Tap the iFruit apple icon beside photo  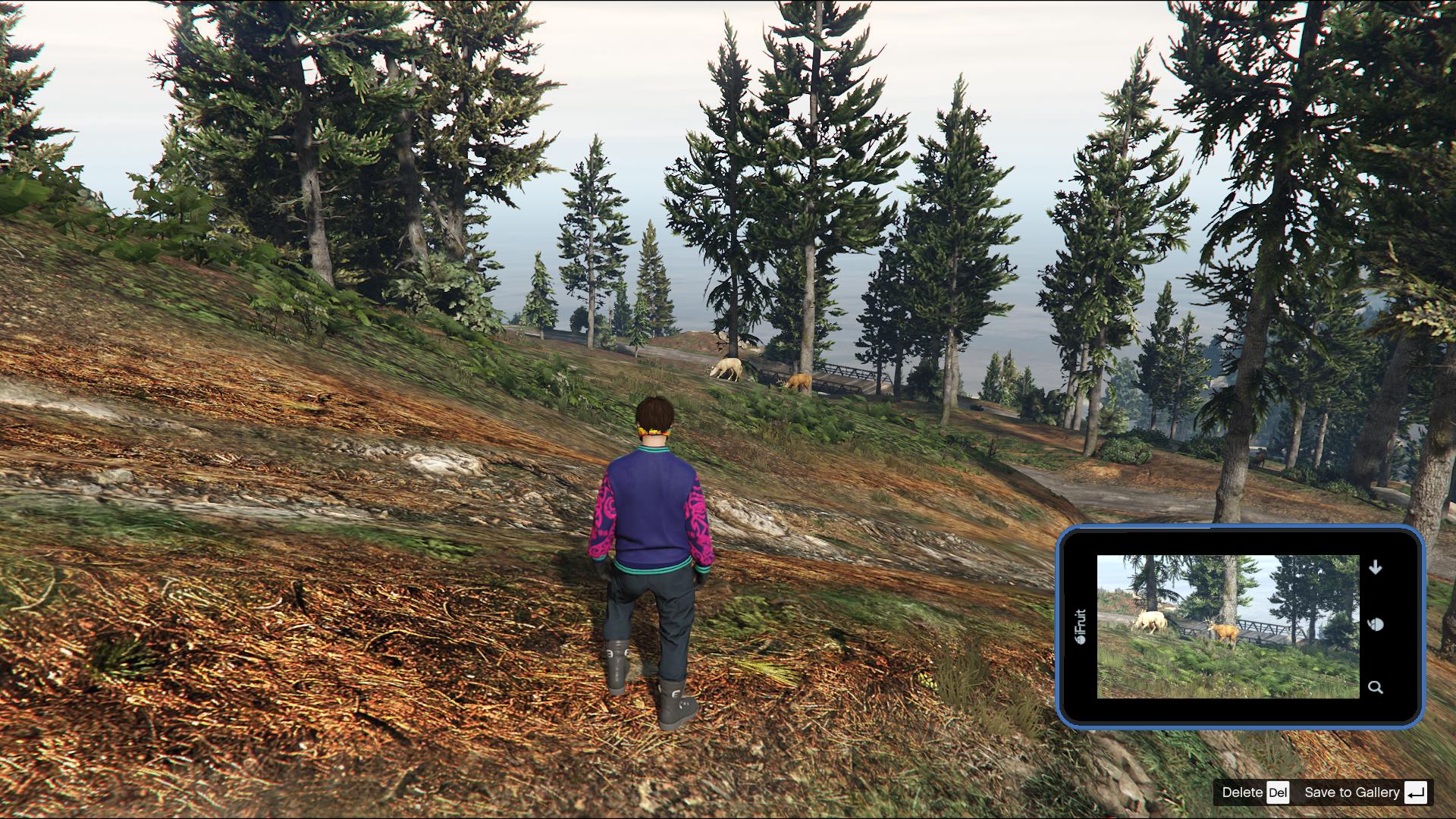pyautogui.click(x=1376, y=624)
